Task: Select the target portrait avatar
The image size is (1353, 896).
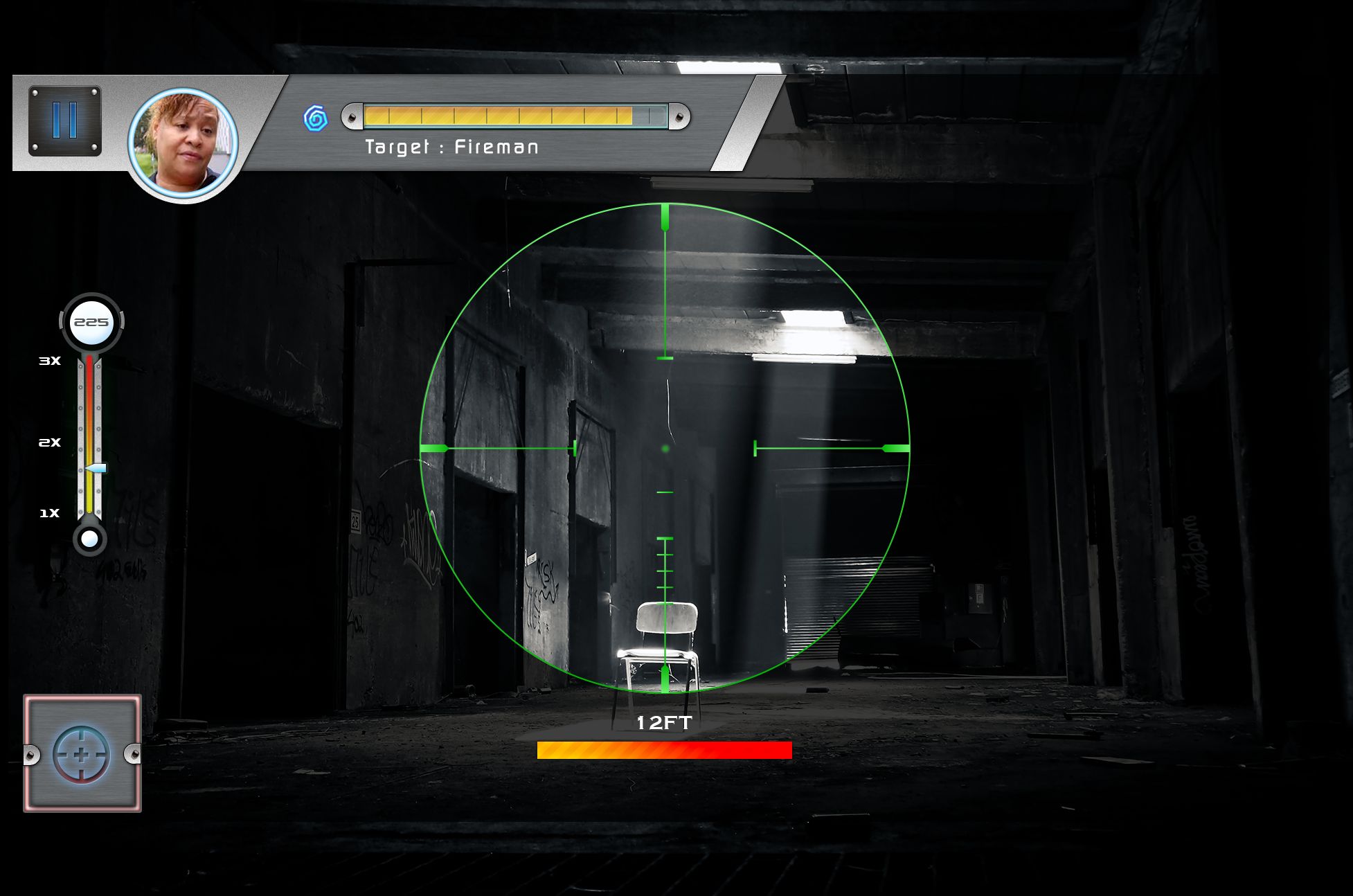Action: pyautogui.click(x=183, y=144)
